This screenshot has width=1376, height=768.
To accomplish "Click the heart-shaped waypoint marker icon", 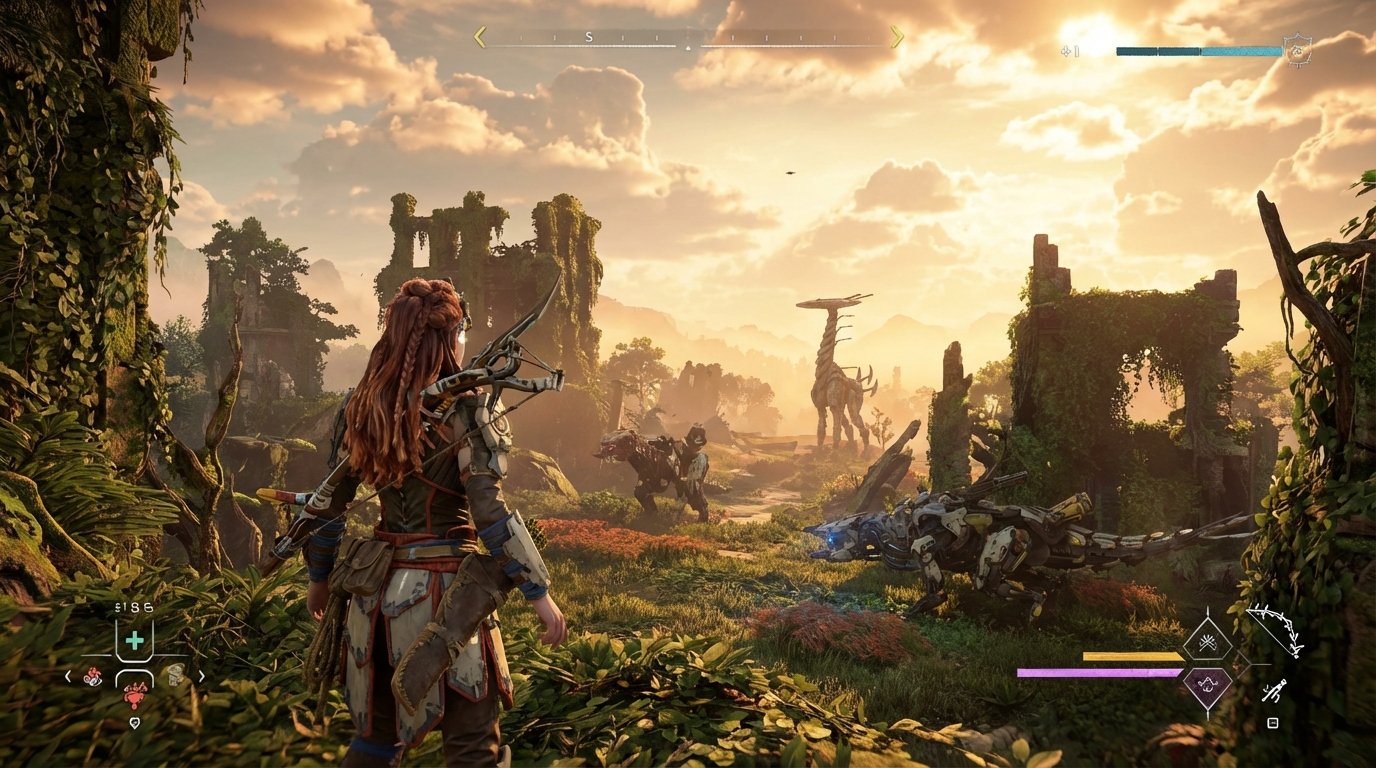I will (x=135, y=722).
